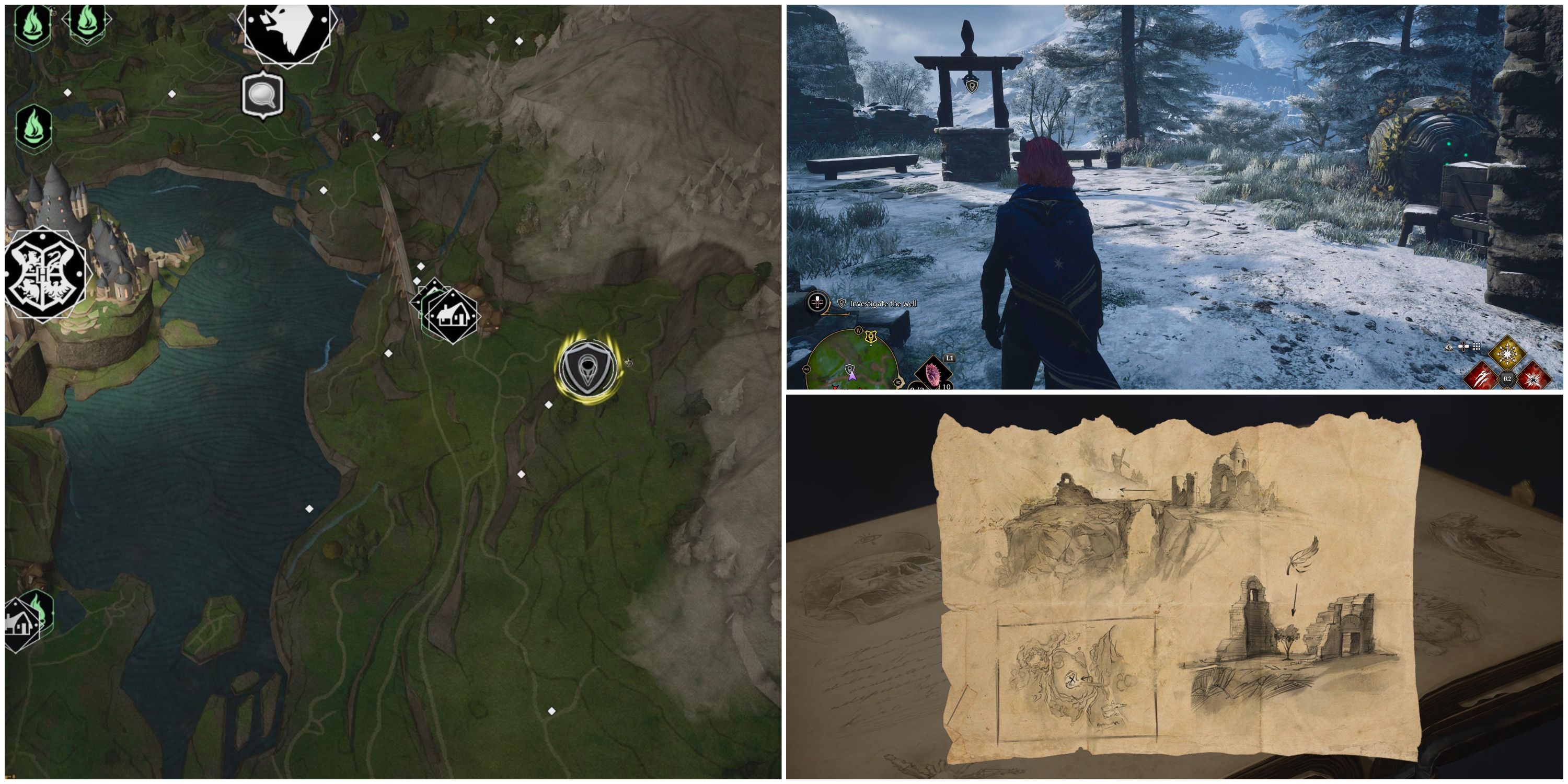The height and width of the screenshot is (784, 1568).
Task: Click the small grid inventory icon in the HUD
Action: [x=1477, y=347]
